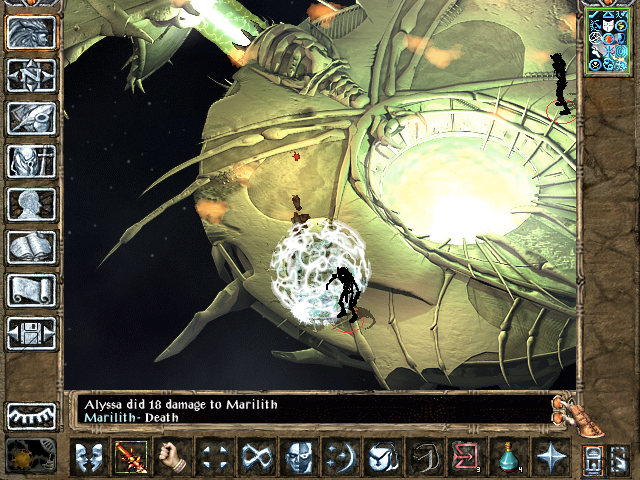Activate the four-arrows formation button

click(x=216, y=458)
